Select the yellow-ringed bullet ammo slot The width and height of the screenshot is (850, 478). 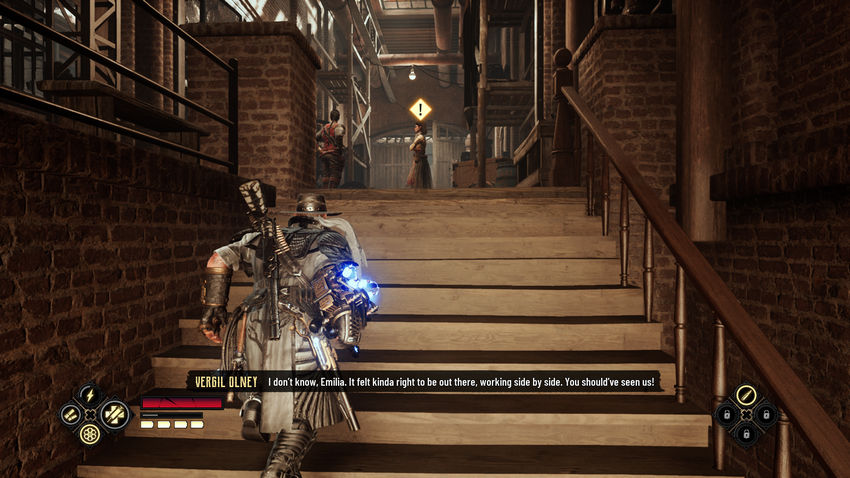pyautogui.click(x=745, y=395)
